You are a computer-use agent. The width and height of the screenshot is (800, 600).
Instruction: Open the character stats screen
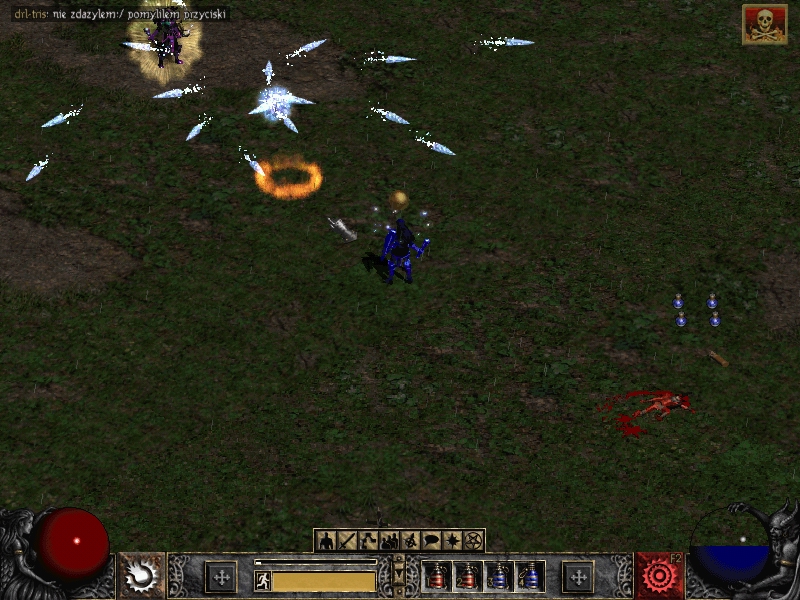[x=326, y=541]
